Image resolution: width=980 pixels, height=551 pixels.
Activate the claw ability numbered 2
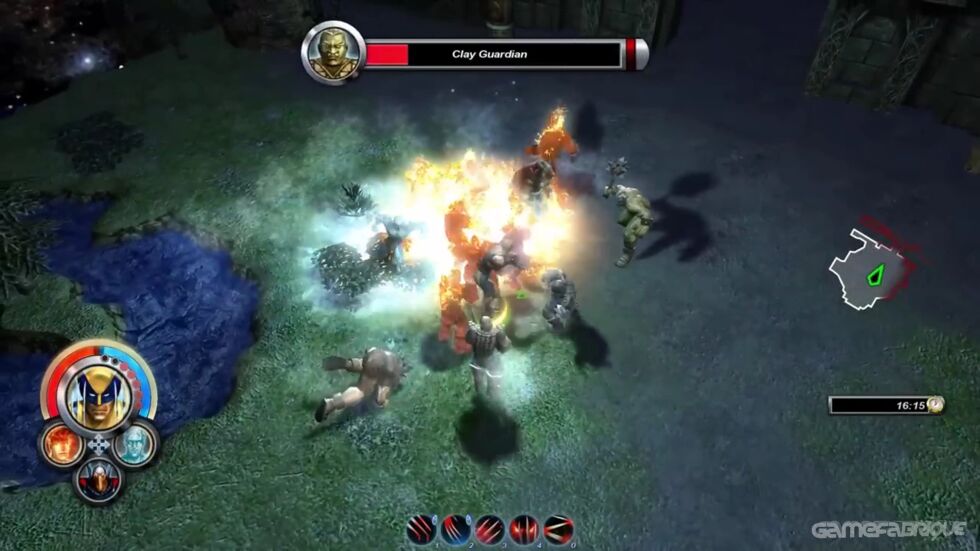[455, 529]
